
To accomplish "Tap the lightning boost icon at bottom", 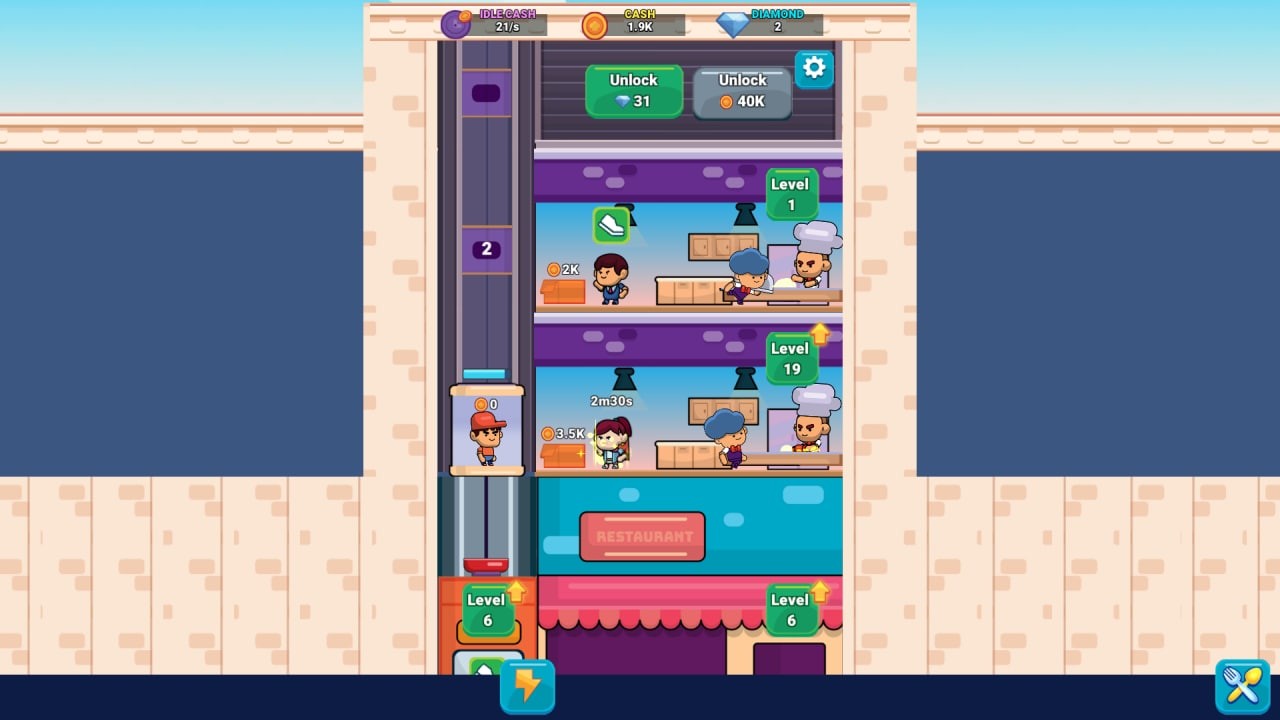I will coord(526,686).
